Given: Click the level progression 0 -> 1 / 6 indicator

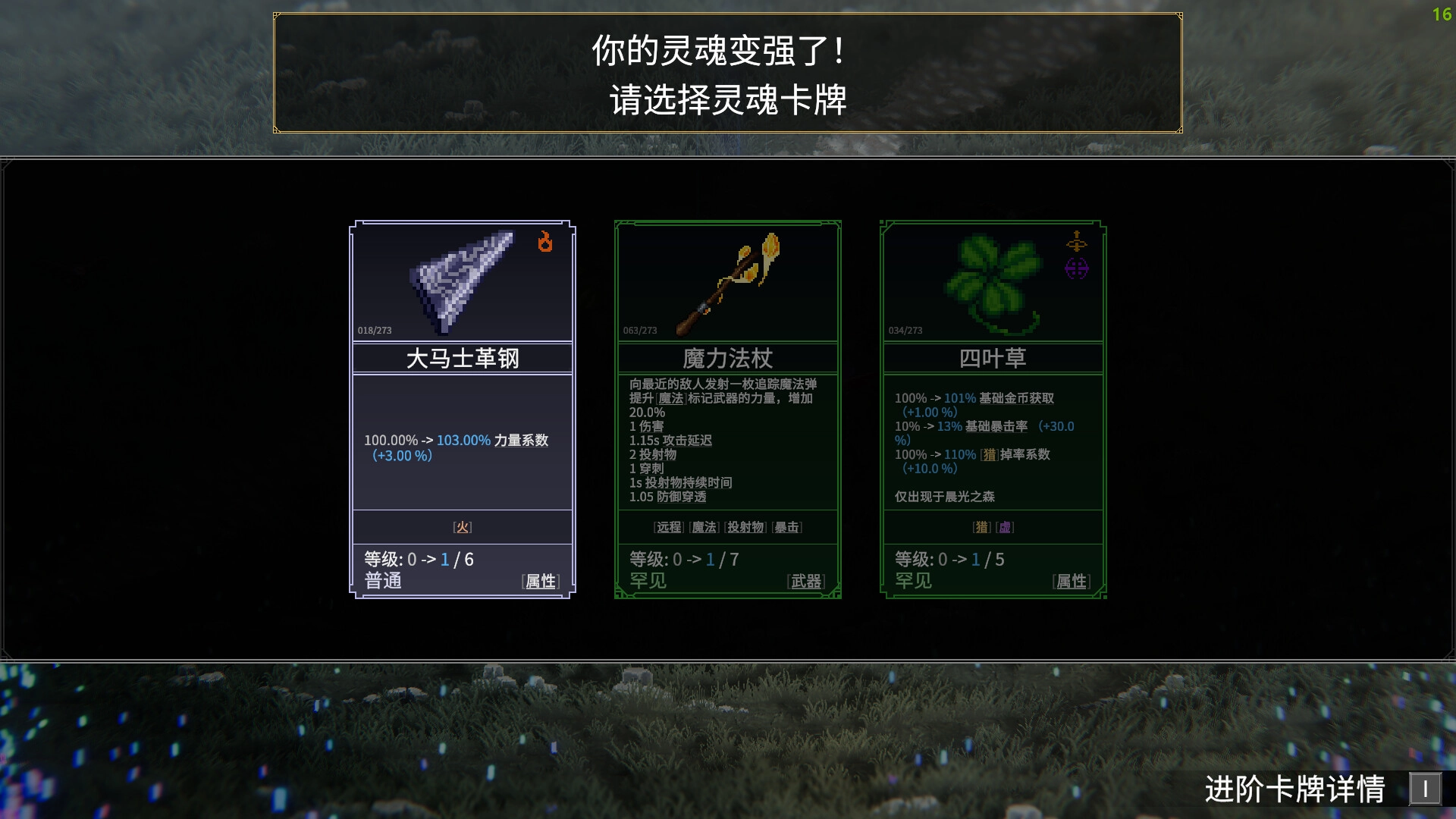Looking at the screenshot, I should [x=419, y=560].
